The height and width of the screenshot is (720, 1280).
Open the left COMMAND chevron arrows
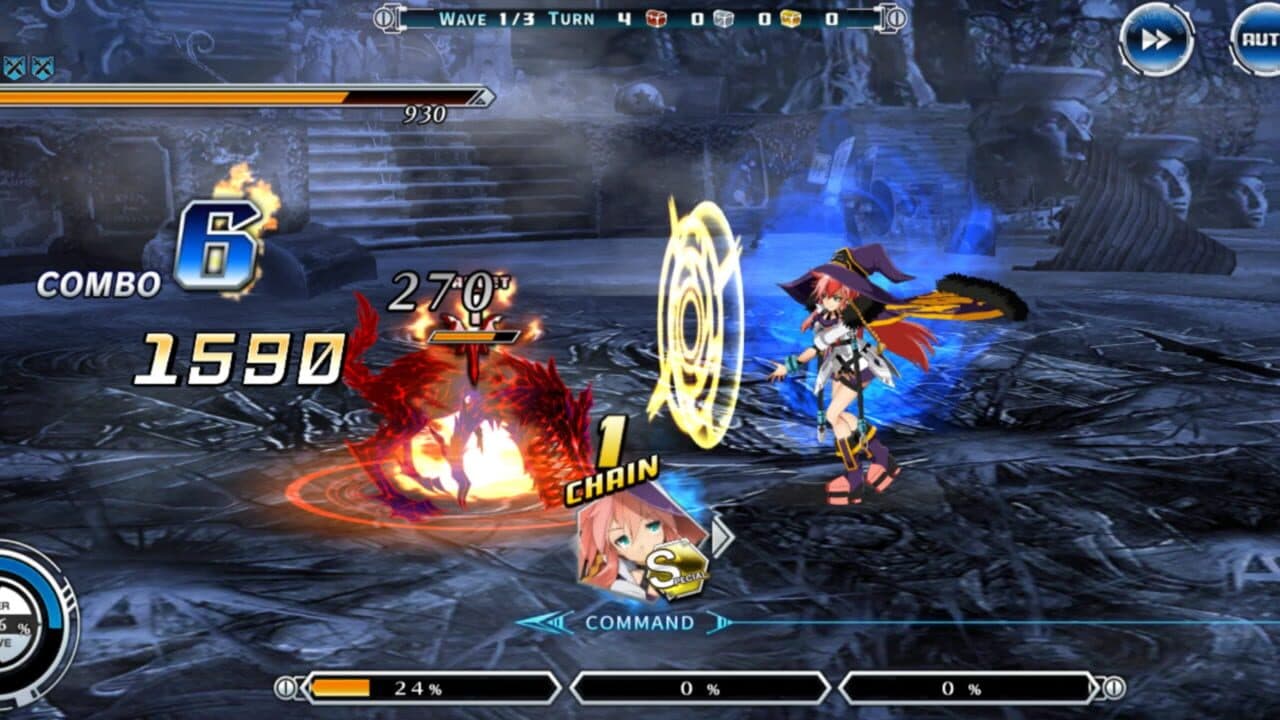pos(541,620)
